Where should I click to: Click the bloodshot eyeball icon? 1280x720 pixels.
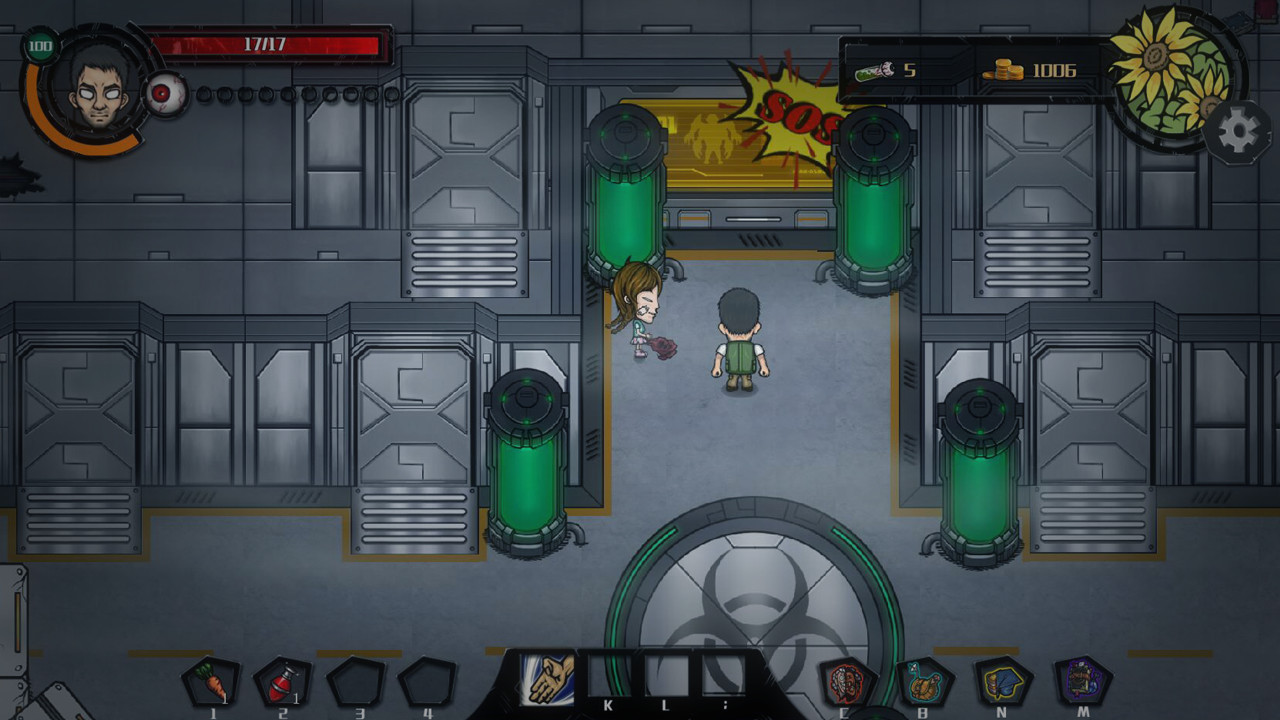pos(165,95)
